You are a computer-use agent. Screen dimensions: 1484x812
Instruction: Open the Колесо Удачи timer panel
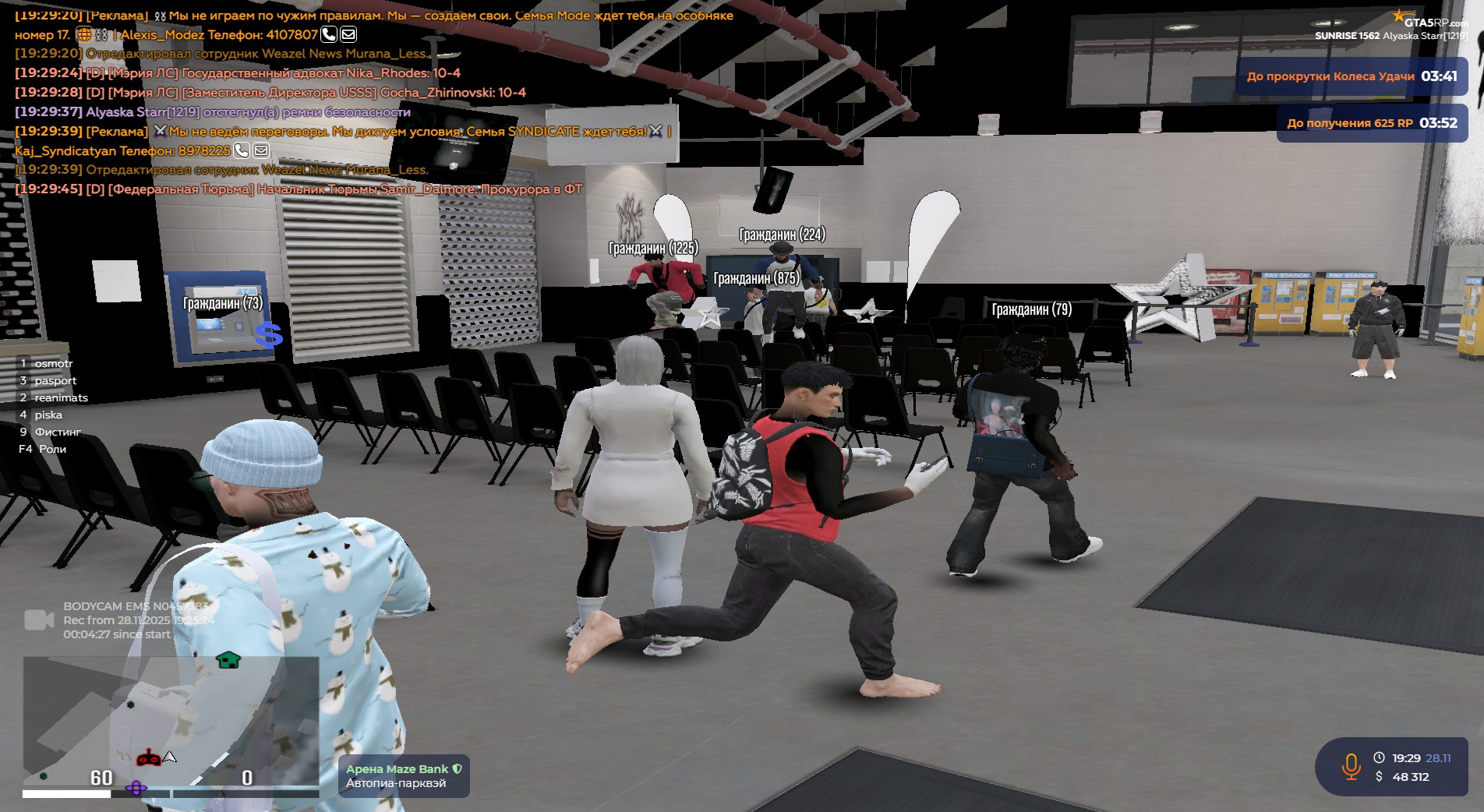pyautogui.click(x=1351, y=76)
